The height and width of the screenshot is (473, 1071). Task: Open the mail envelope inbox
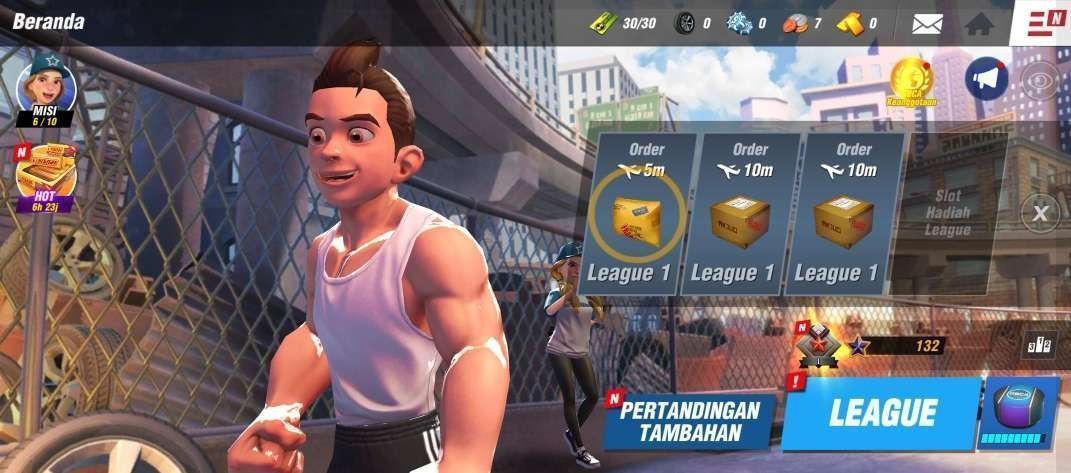pos(927,23)
